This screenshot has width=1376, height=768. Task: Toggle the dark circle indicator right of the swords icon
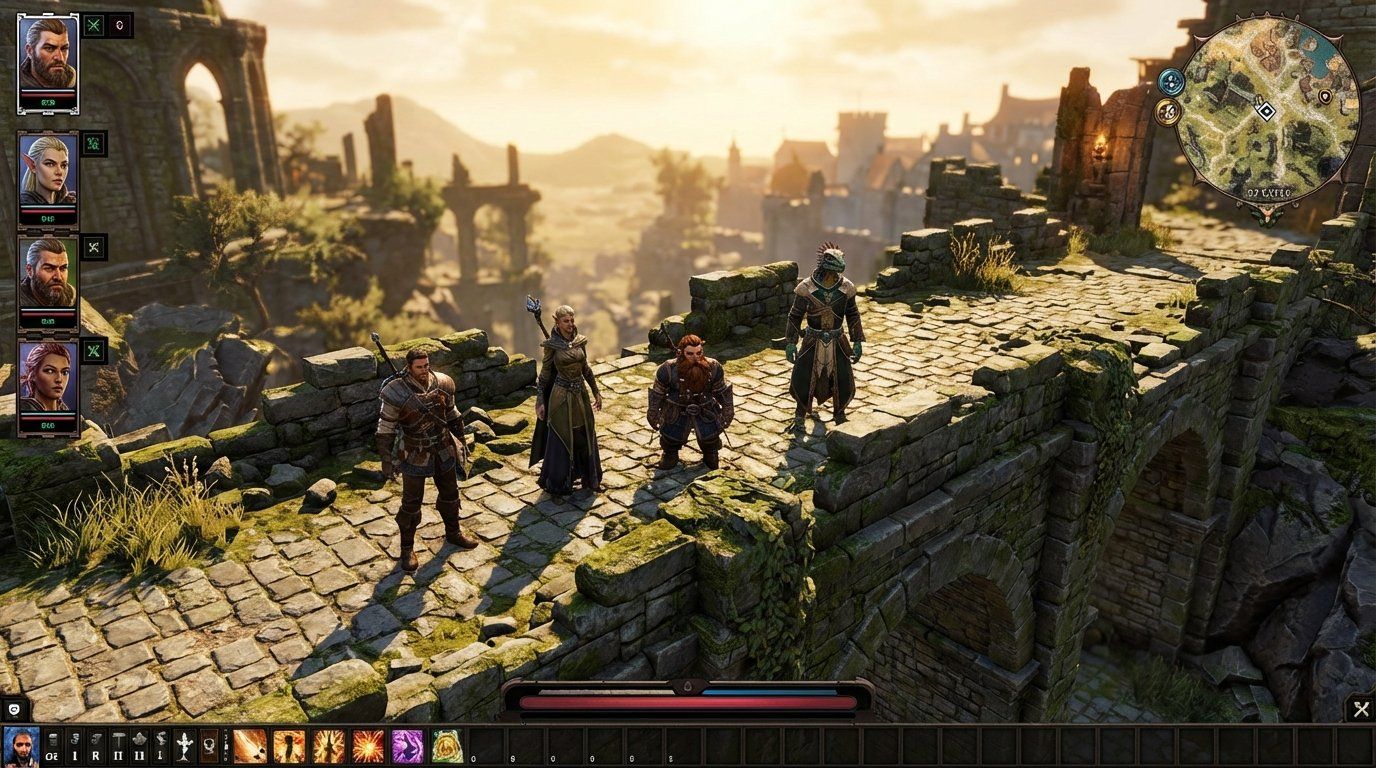pyautogui.click(x=119, y=26)
